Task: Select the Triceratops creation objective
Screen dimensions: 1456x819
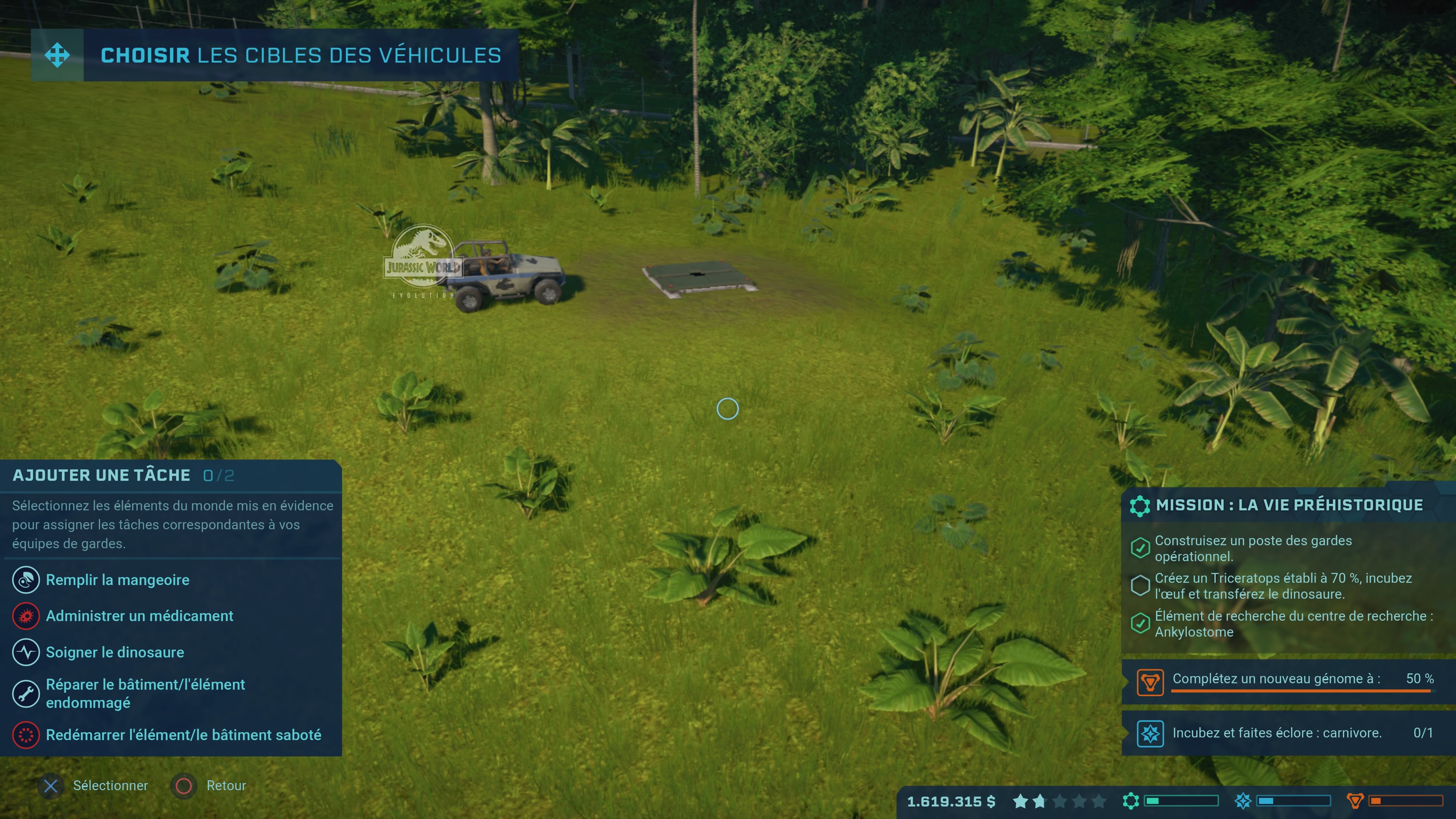Action: coord(1282,585)
